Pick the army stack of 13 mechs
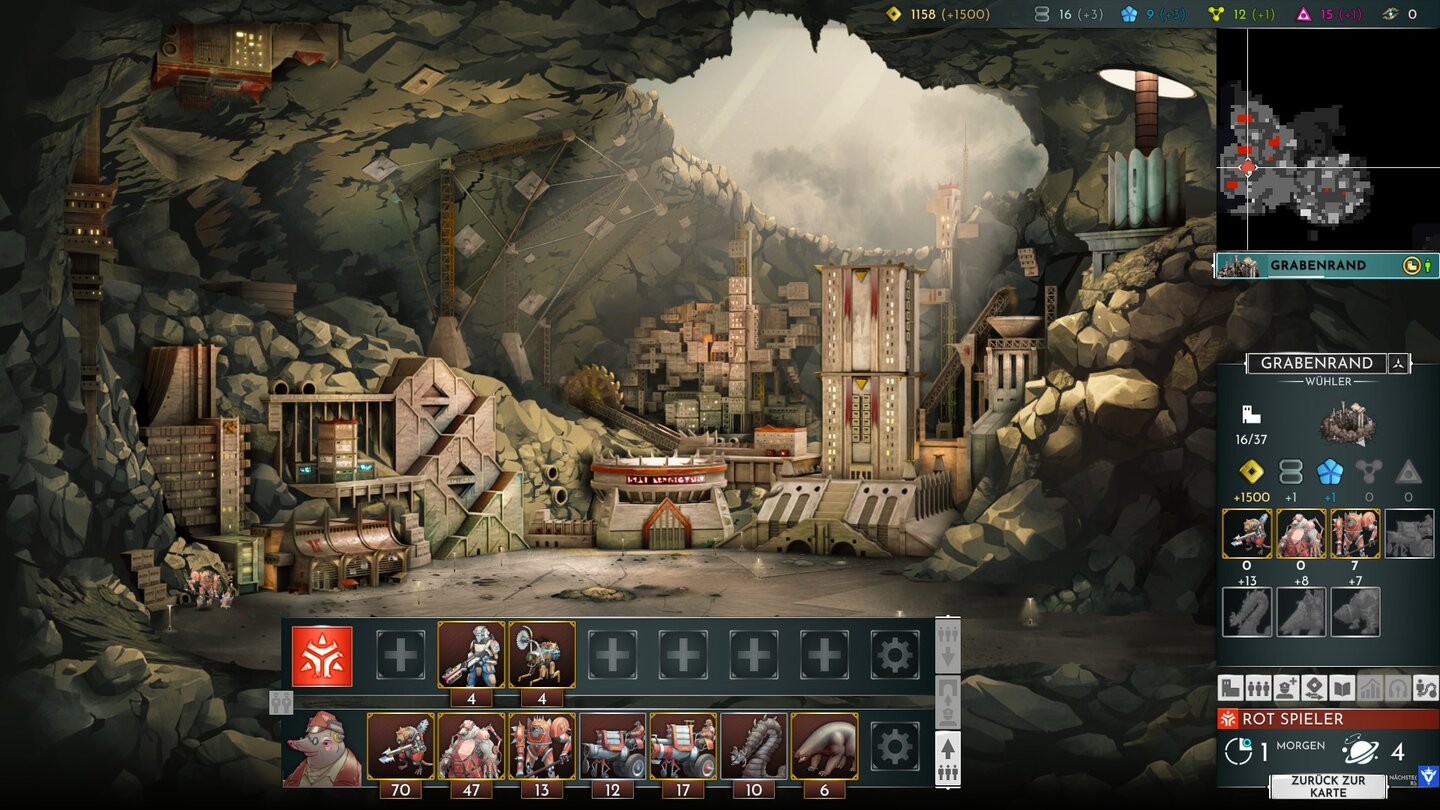Viewport: 1440px width, 810px height. pos(542,747)
